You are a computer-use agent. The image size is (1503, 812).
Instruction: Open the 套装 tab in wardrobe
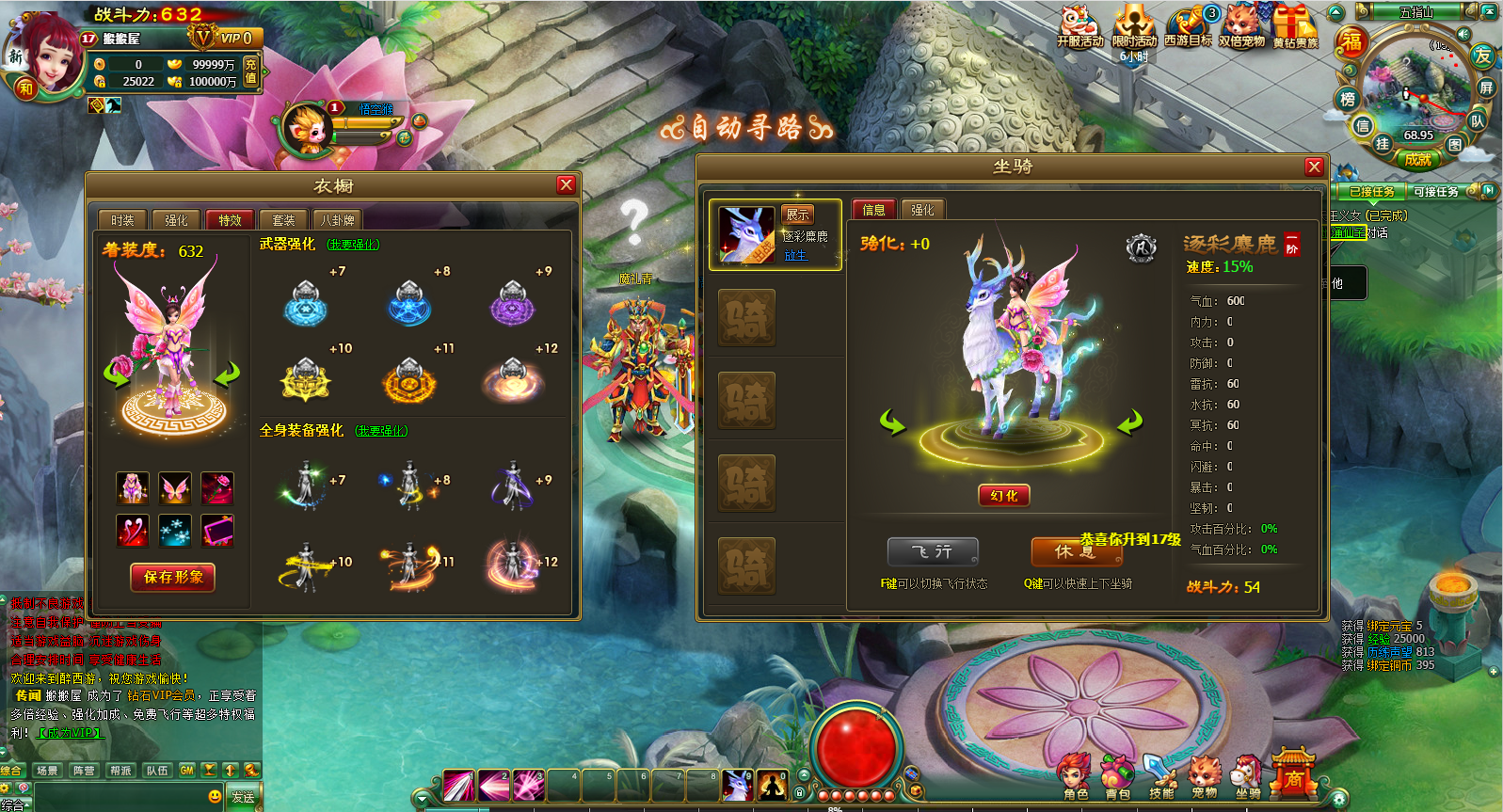[x=283, y=220]
